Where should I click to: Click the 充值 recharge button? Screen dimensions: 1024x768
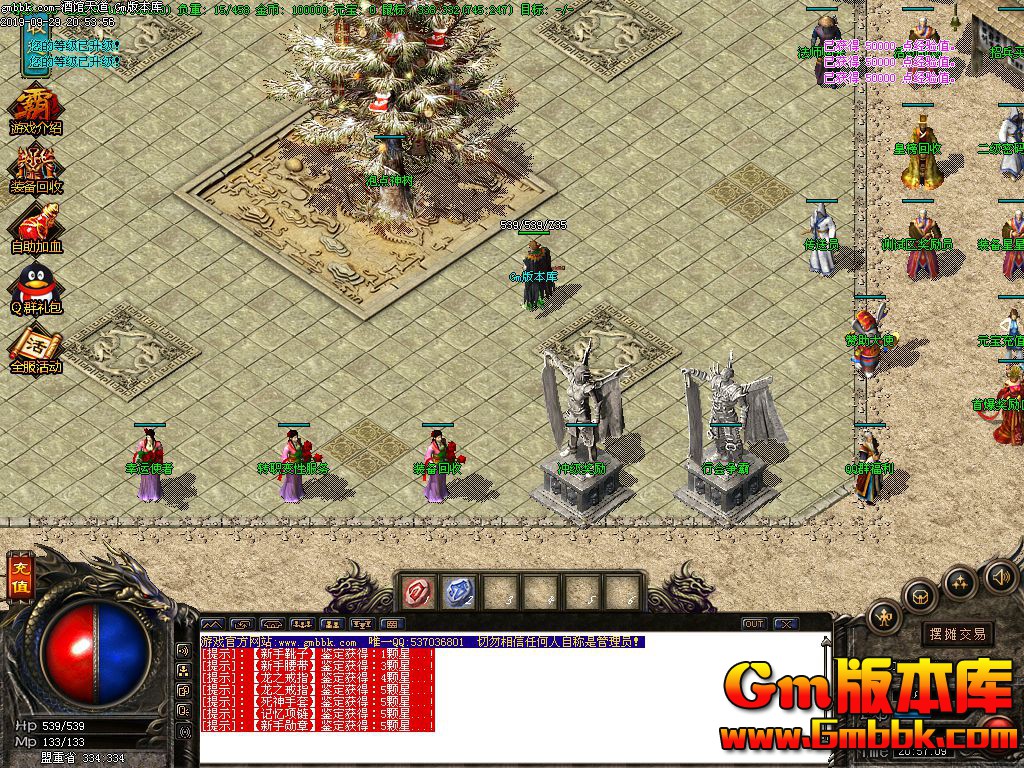[19, 577]
